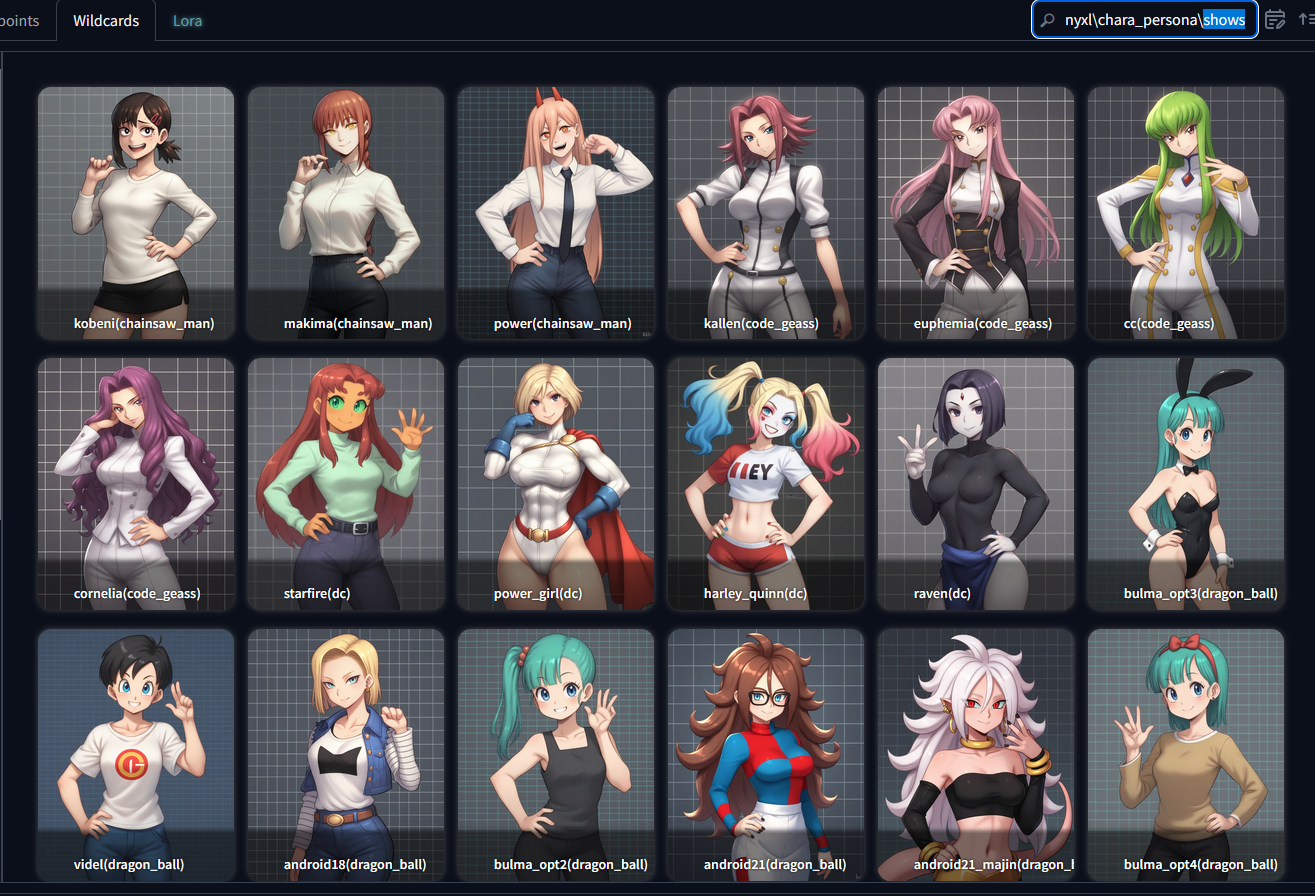Select the harley_quinn(dc) card
The width and height of the screenshot is (1315, 896).
(766, 483)
